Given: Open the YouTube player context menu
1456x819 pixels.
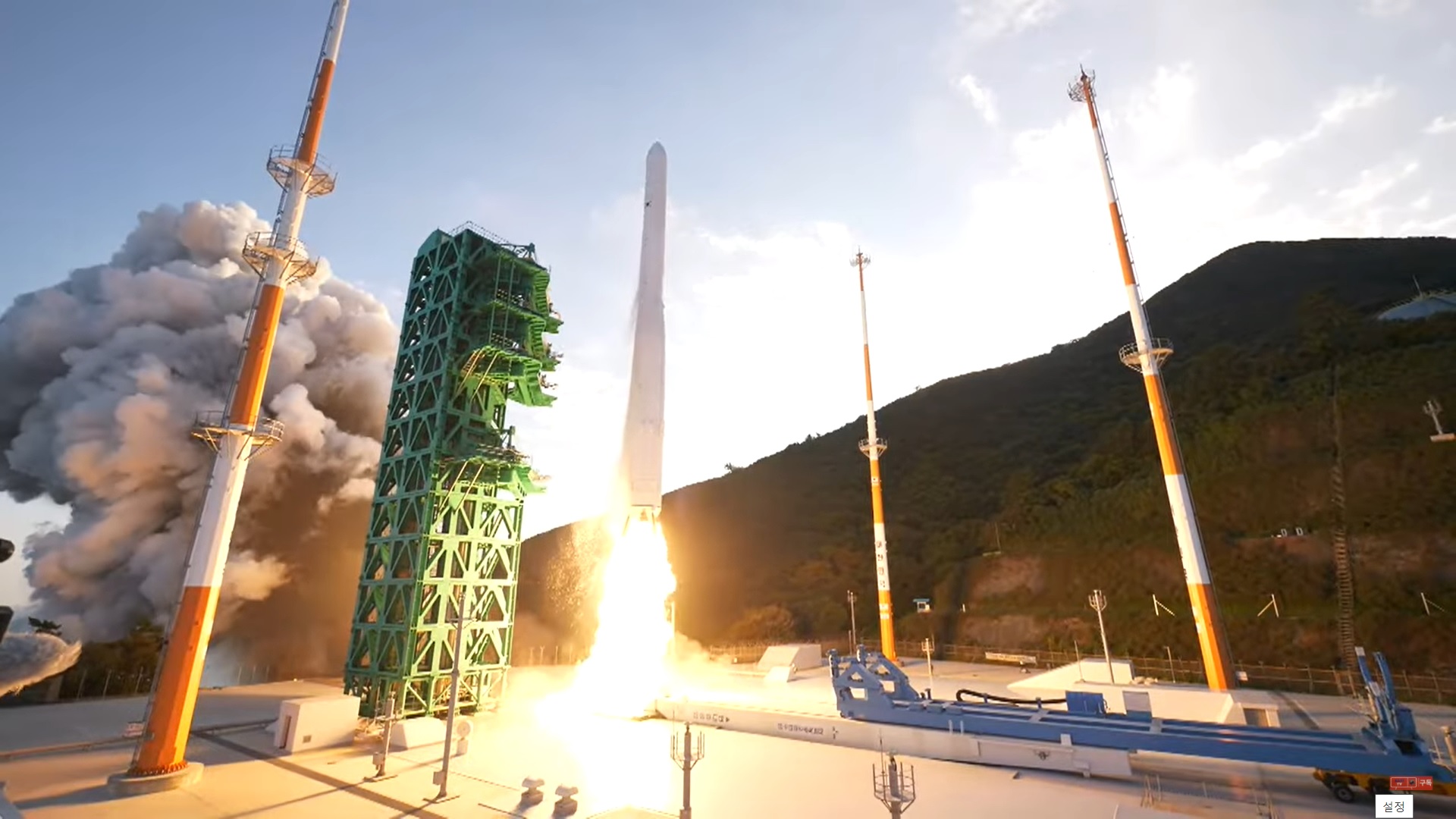Looking at the screenshot, I should pyautogui.click(x=728, y=409).
